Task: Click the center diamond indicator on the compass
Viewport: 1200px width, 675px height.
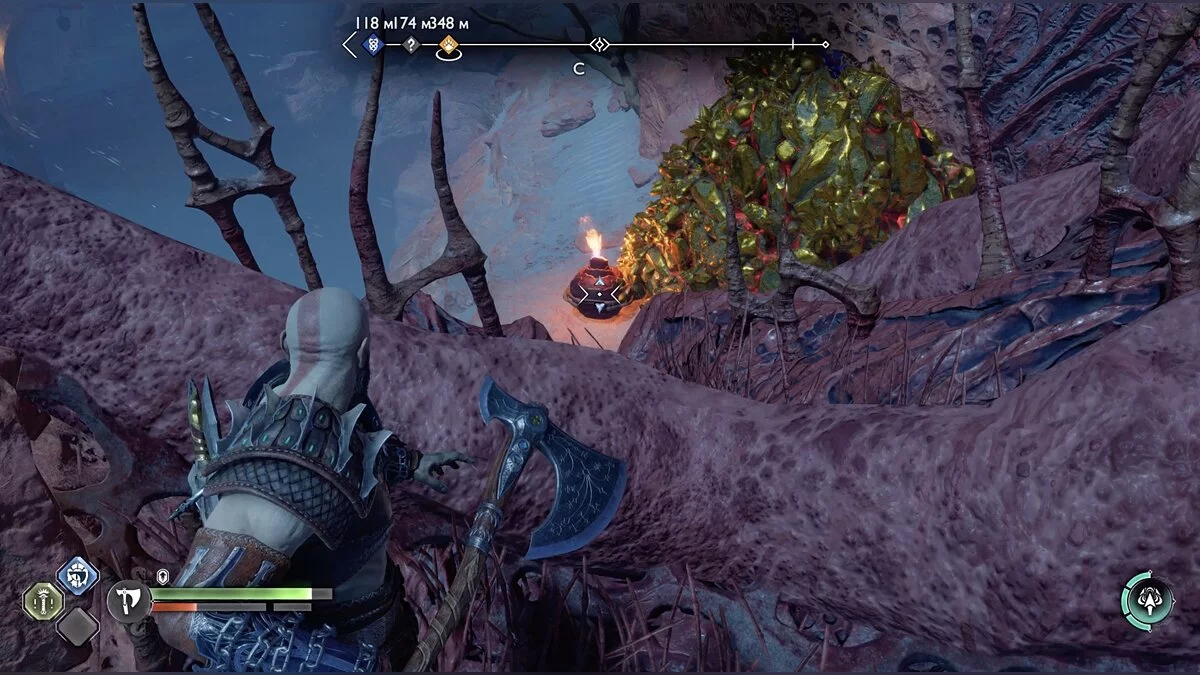Action: pos(598,44)
